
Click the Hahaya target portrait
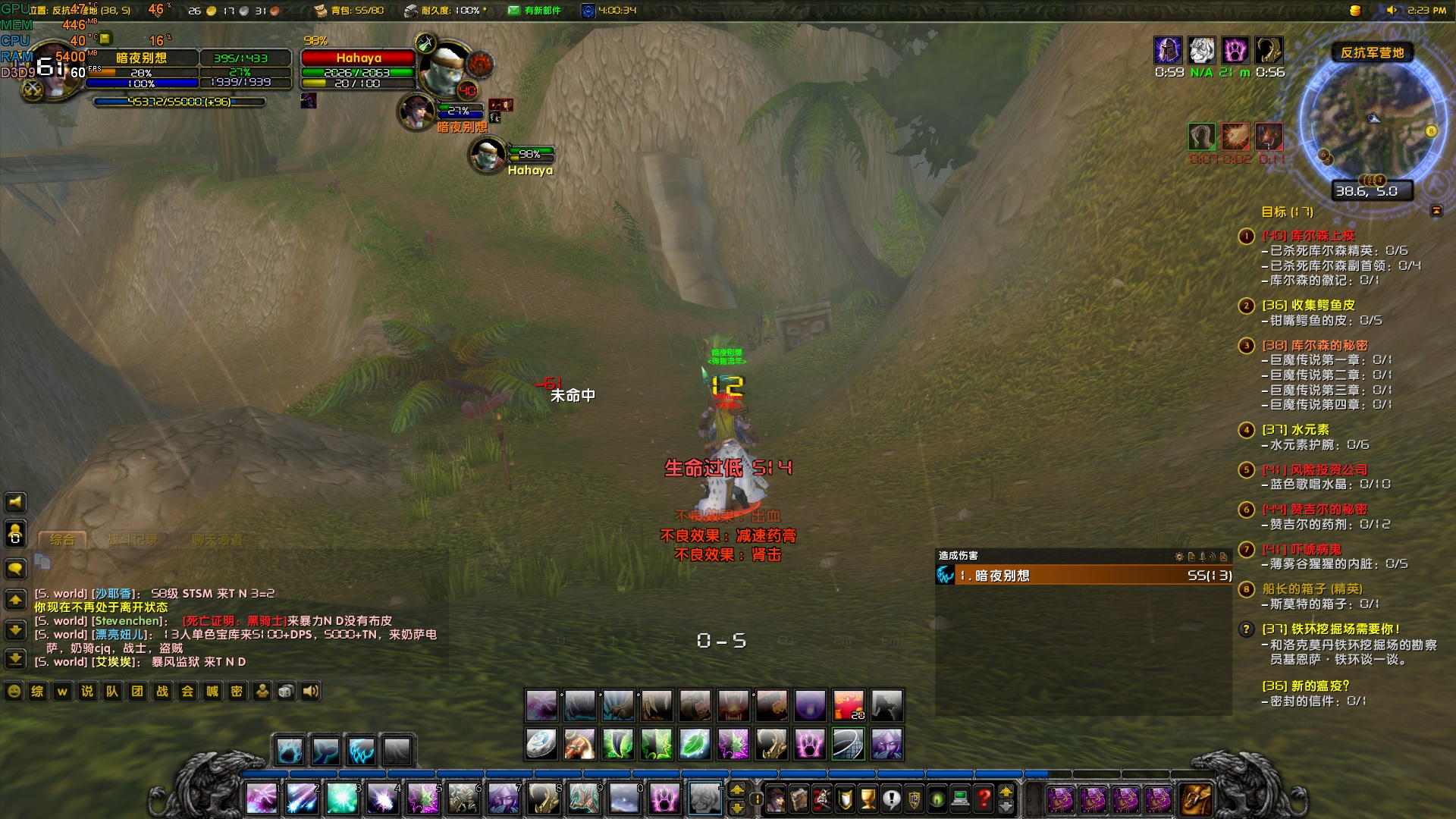[447, 70]
